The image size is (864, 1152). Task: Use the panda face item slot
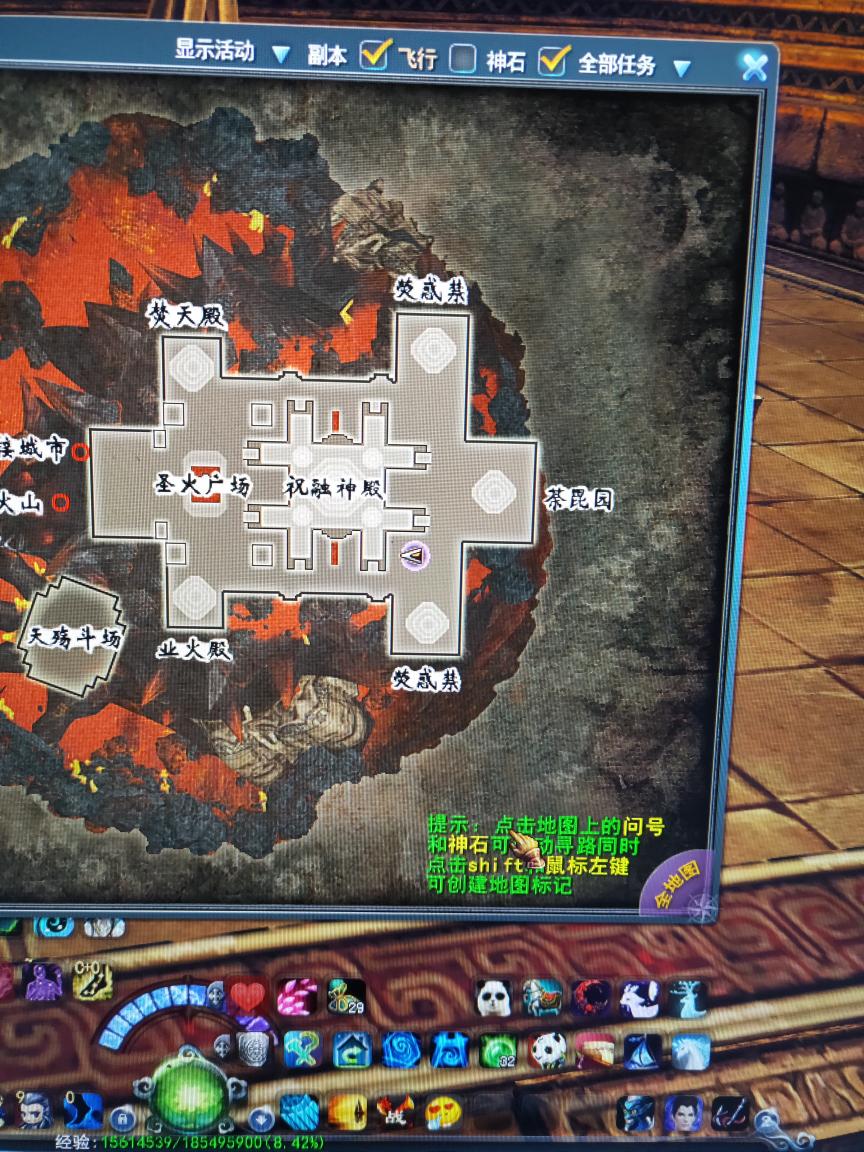click(x=493, y=995)
